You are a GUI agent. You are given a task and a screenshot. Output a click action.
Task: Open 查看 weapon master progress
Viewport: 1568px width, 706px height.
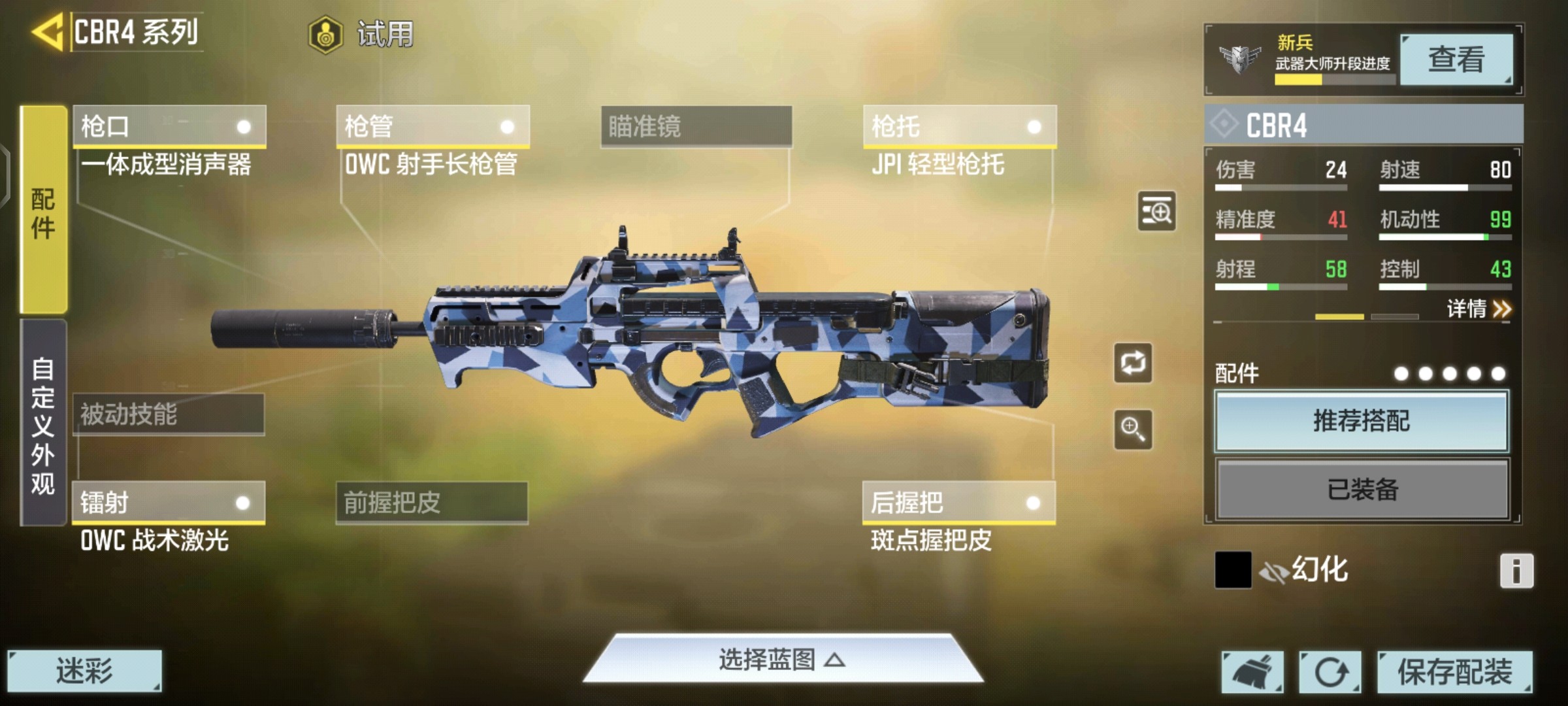pos(1456,60)
